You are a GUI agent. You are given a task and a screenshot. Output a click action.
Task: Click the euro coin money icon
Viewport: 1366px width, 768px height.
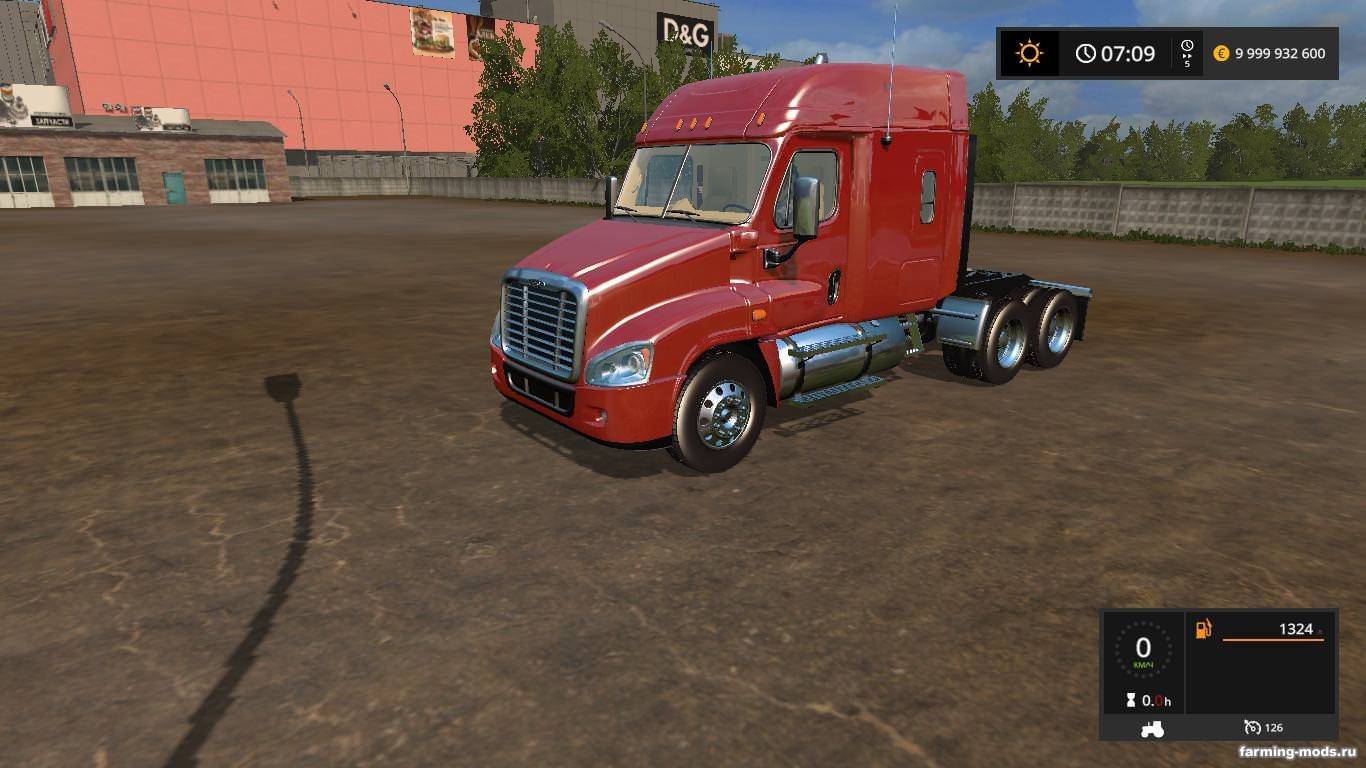(x=1221, y=54)
